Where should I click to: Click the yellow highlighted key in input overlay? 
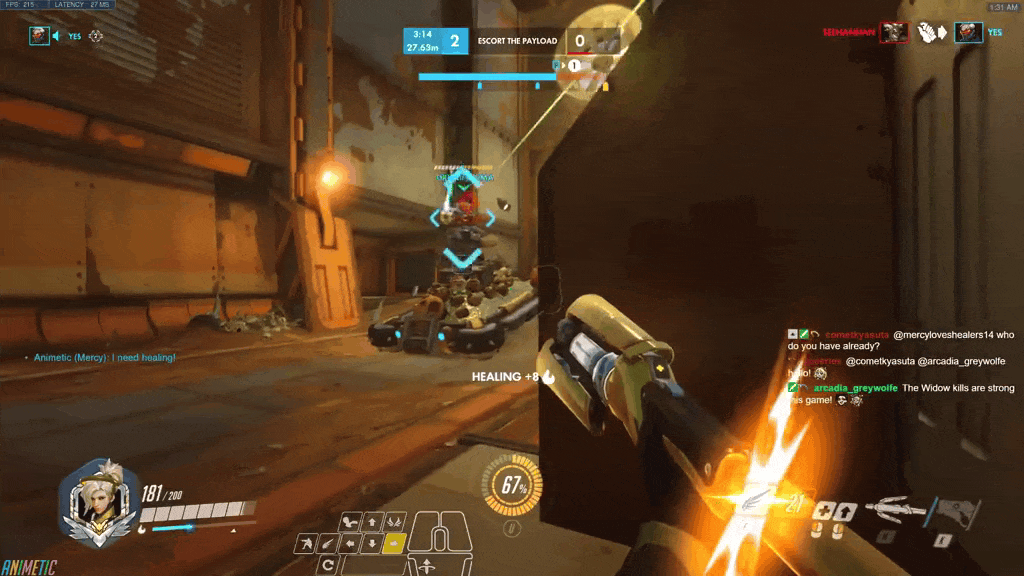[x=393, y=543]
